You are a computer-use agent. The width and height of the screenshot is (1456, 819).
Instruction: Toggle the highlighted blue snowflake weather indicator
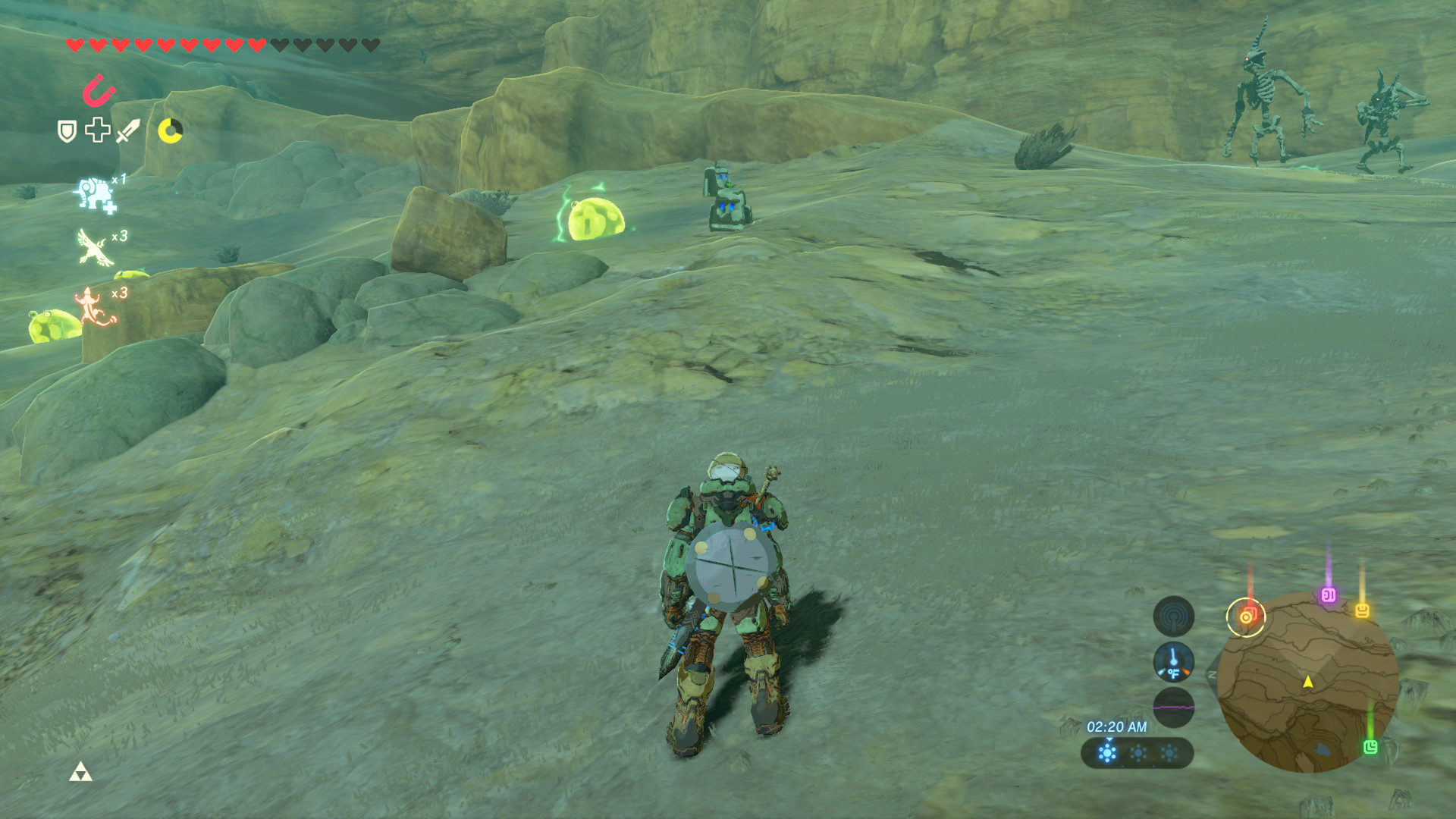pyautogui.click(x=1107, y=752)
